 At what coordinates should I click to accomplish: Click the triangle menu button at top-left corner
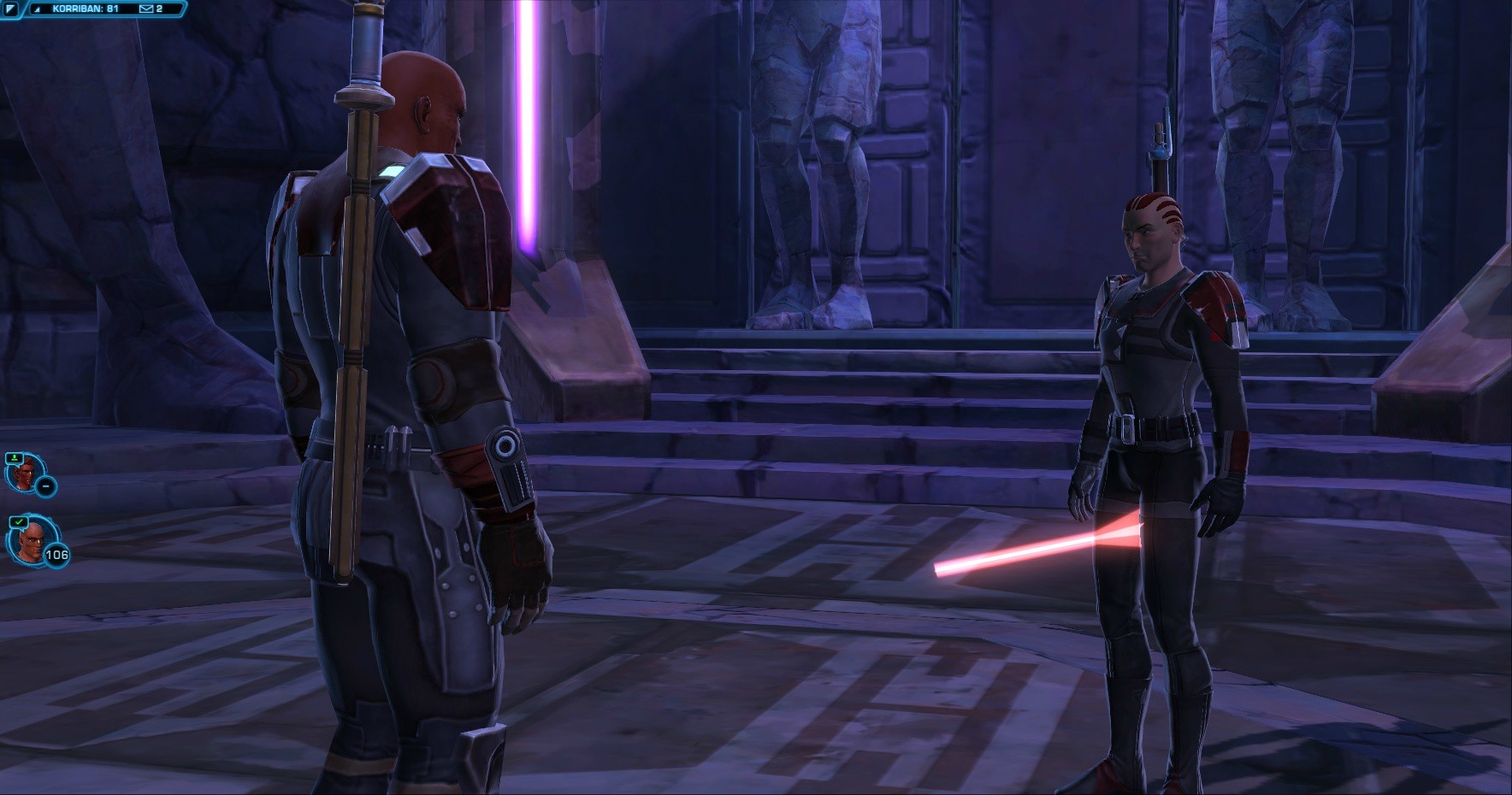(x=12, y=9)
